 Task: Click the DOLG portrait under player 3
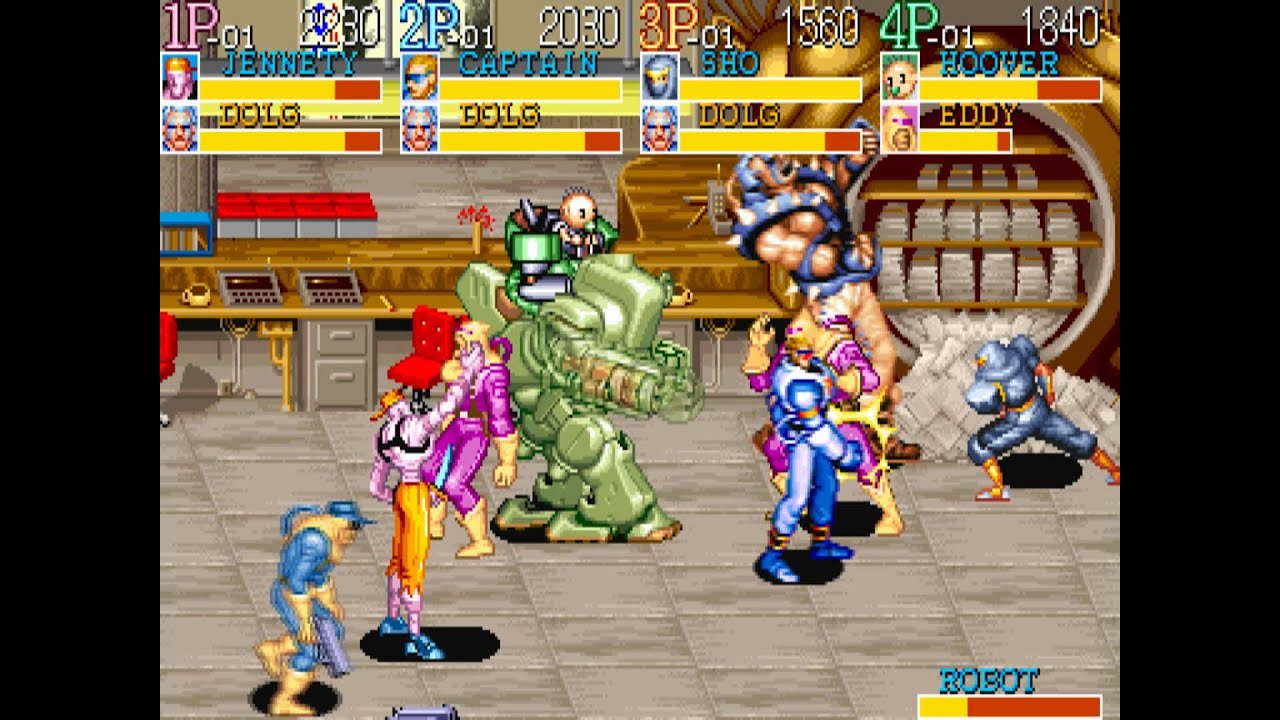(657, 129)
